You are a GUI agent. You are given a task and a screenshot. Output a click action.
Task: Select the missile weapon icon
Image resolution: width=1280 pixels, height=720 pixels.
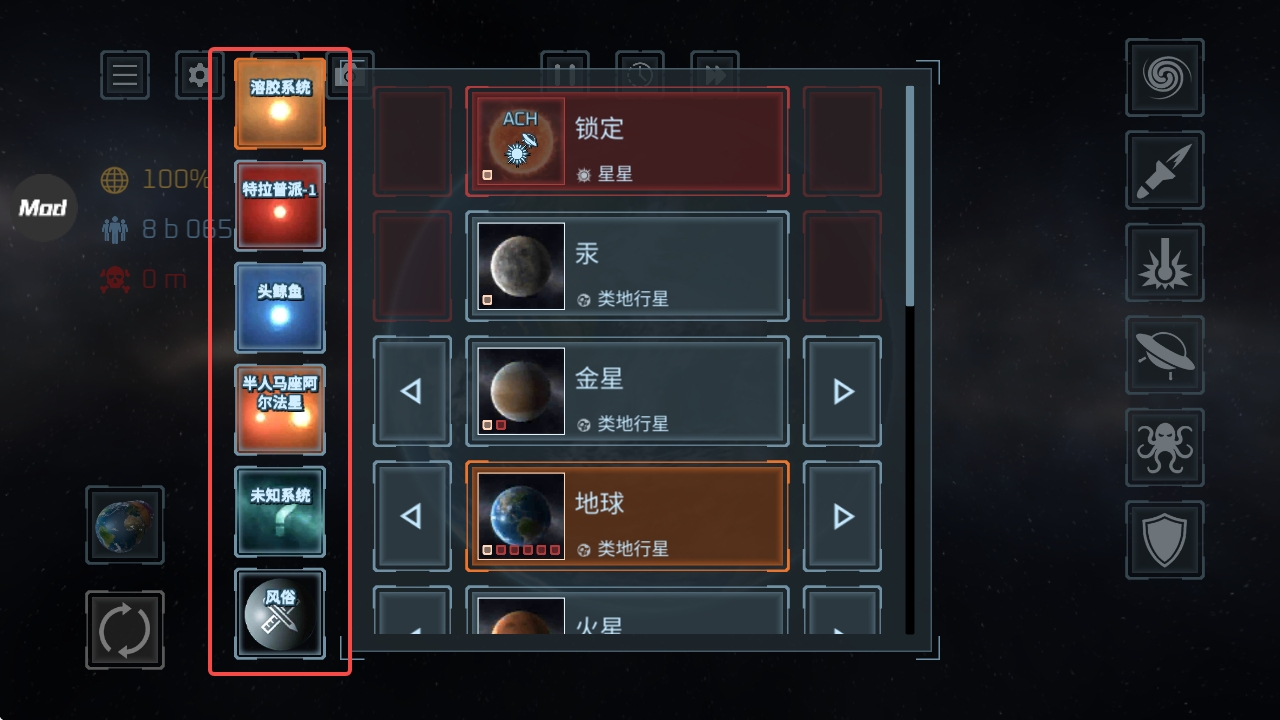coord(1164,170)
